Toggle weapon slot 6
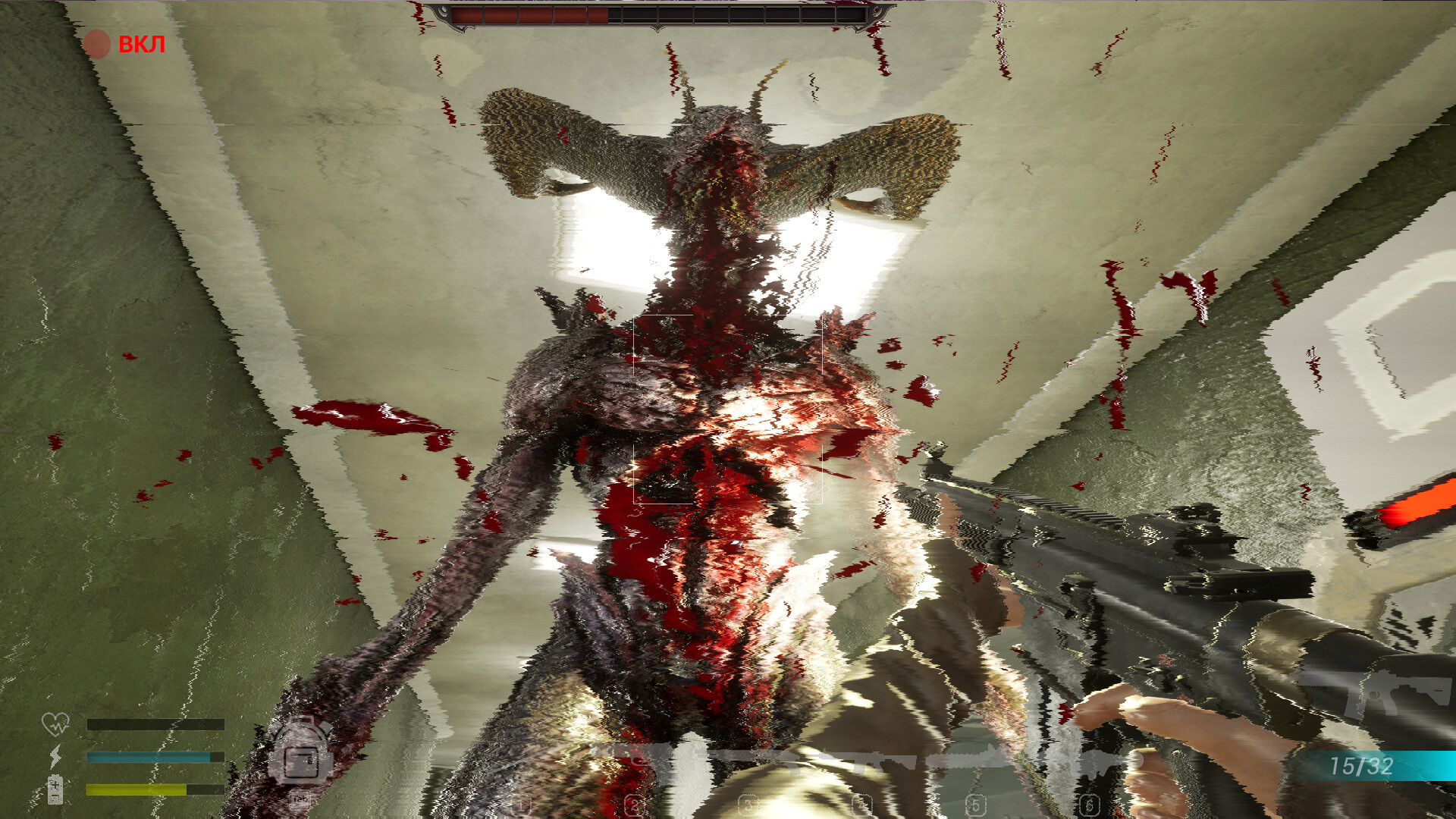 click(x=1090, y=804)
